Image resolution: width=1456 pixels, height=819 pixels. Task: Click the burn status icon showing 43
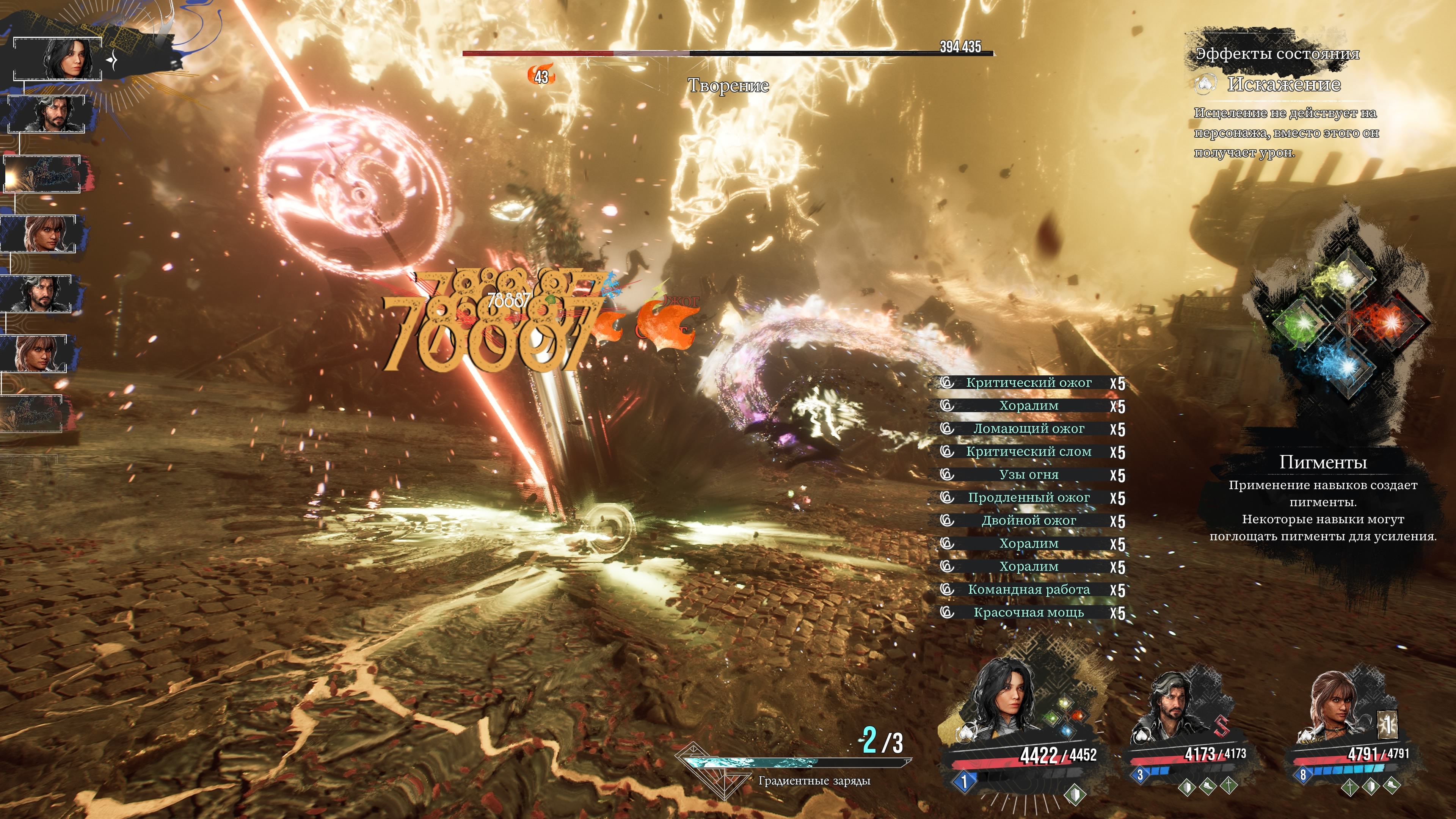coord(541,76)
